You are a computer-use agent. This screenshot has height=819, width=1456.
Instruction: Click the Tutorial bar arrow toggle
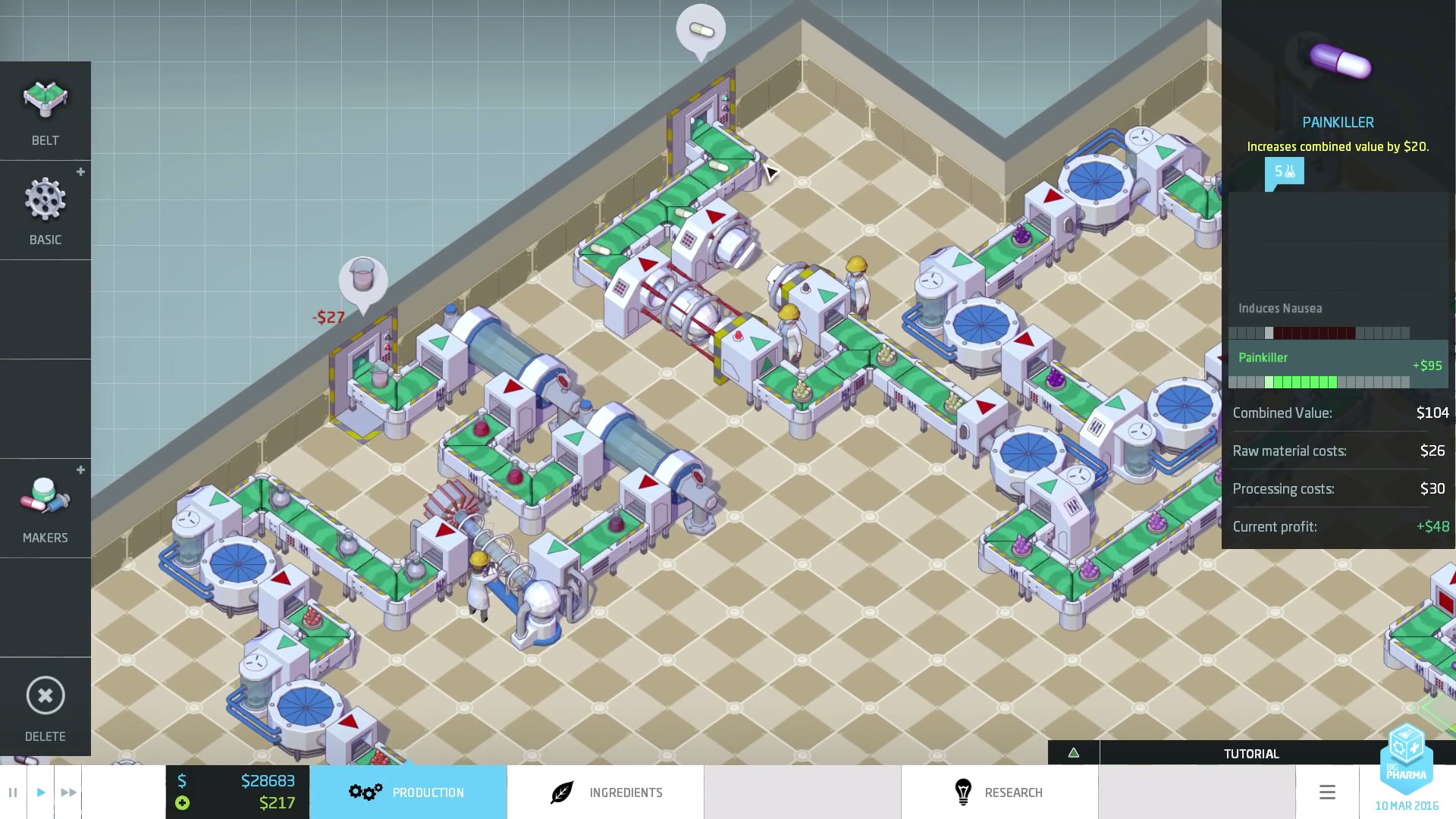[x=1074, y=753]
